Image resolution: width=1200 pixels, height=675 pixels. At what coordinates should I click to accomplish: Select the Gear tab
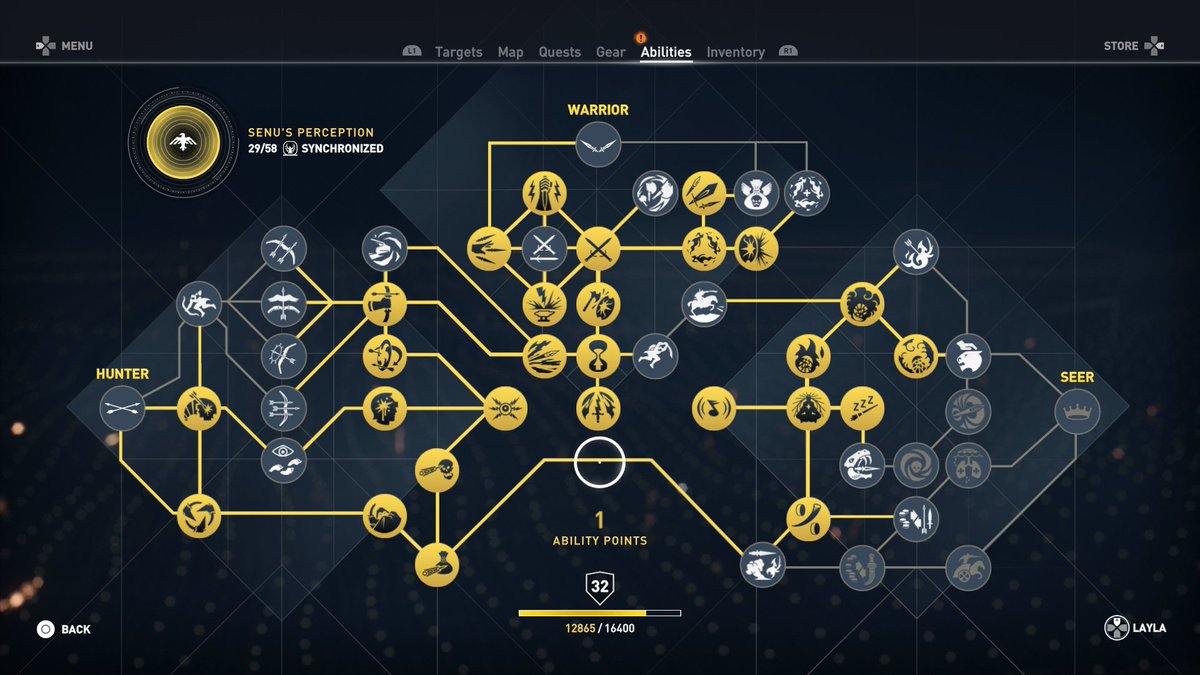pos(611,52)
